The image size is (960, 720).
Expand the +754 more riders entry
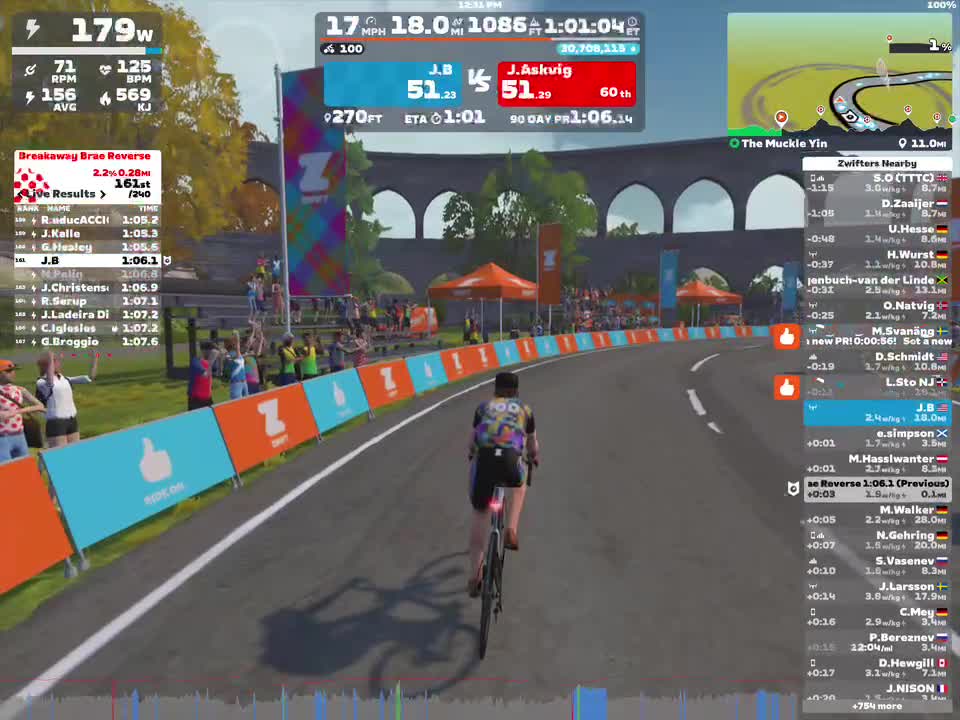876,706
